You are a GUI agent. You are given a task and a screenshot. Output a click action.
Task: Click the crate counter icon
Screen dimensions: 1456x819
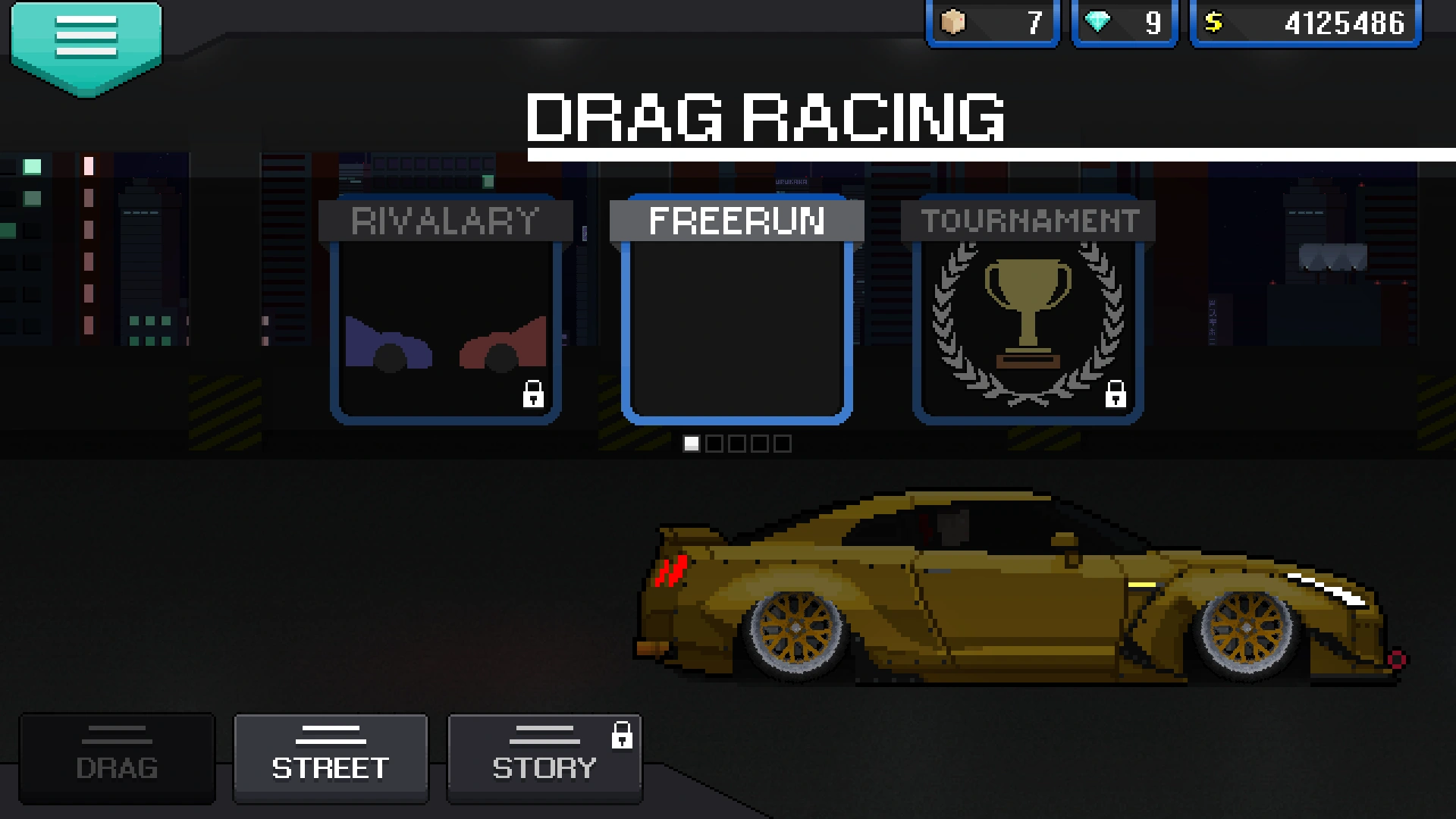tap(952, 23)
